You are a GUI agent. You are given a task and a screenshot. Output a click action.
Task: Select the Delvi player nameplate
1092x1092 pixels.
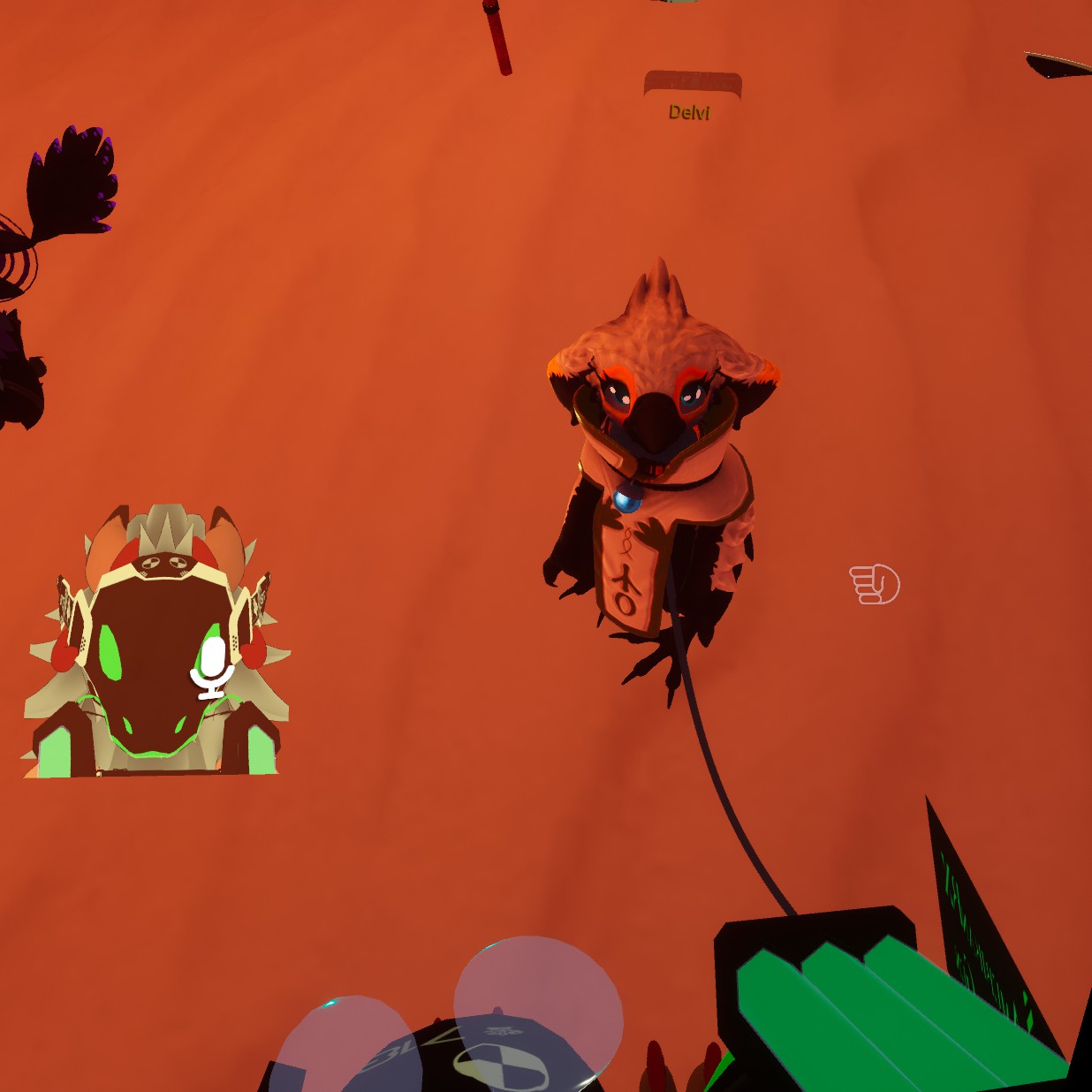[691, 98]
